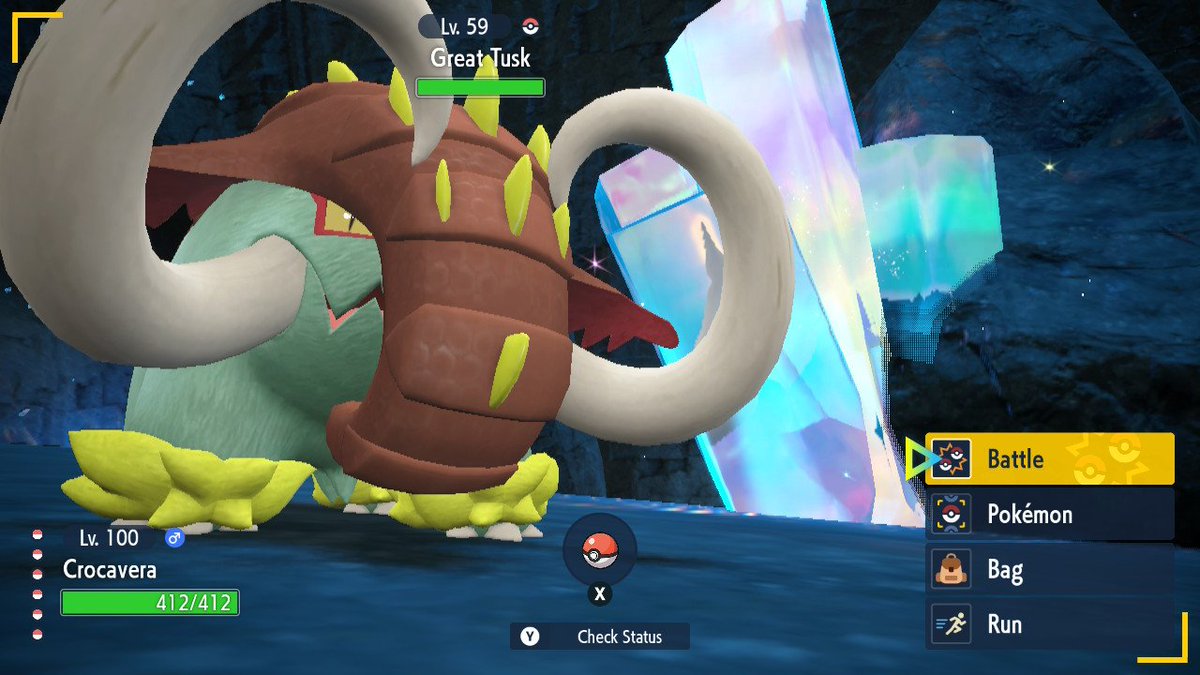1200x675 pixels.
Task: Choose Run to flee the battle
Action: [1048, 624]
